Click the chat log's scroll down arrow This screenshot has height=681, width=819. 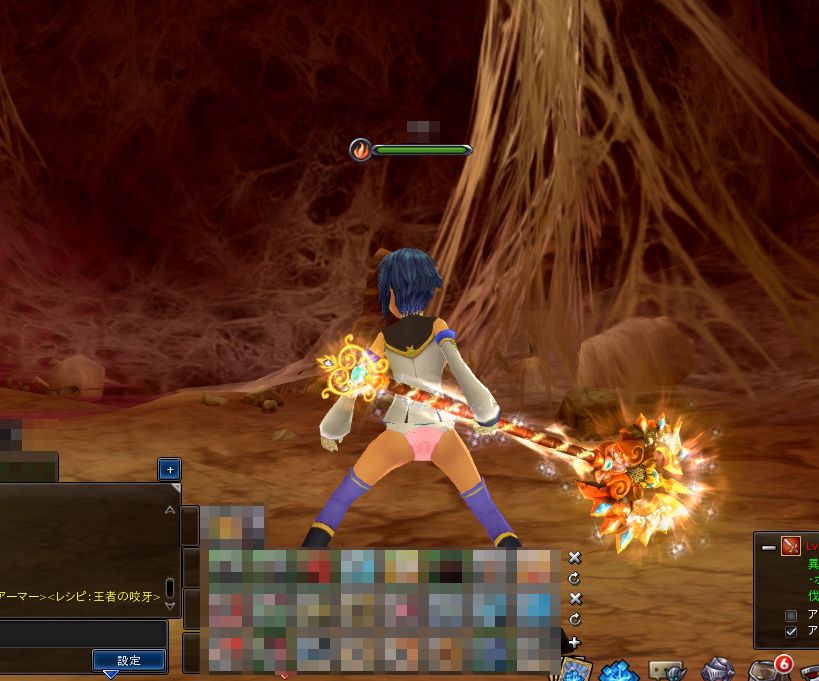click(169, 605)
